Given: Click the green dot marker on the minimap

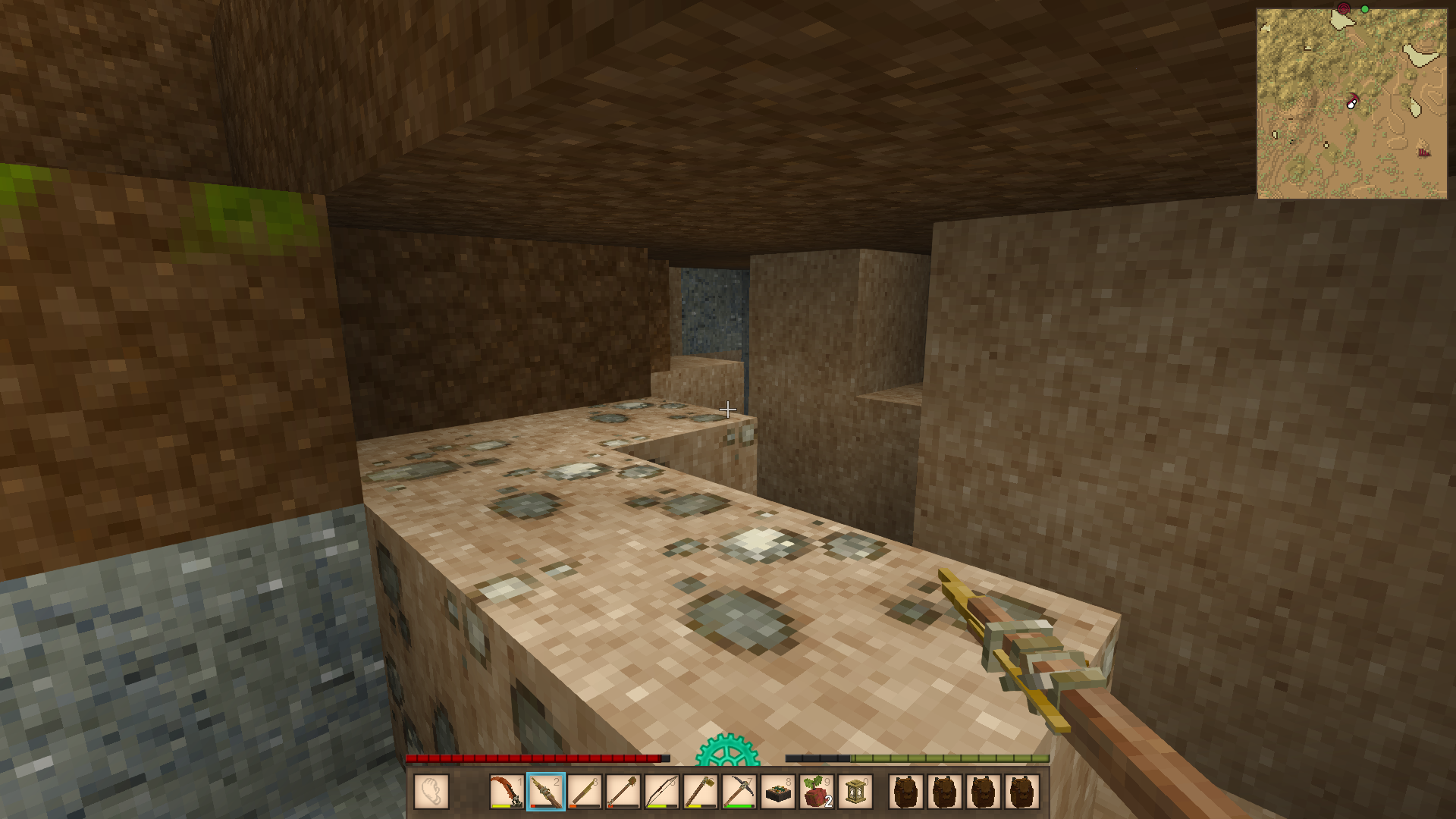Looking at the screenshot, I should 1365,9.
